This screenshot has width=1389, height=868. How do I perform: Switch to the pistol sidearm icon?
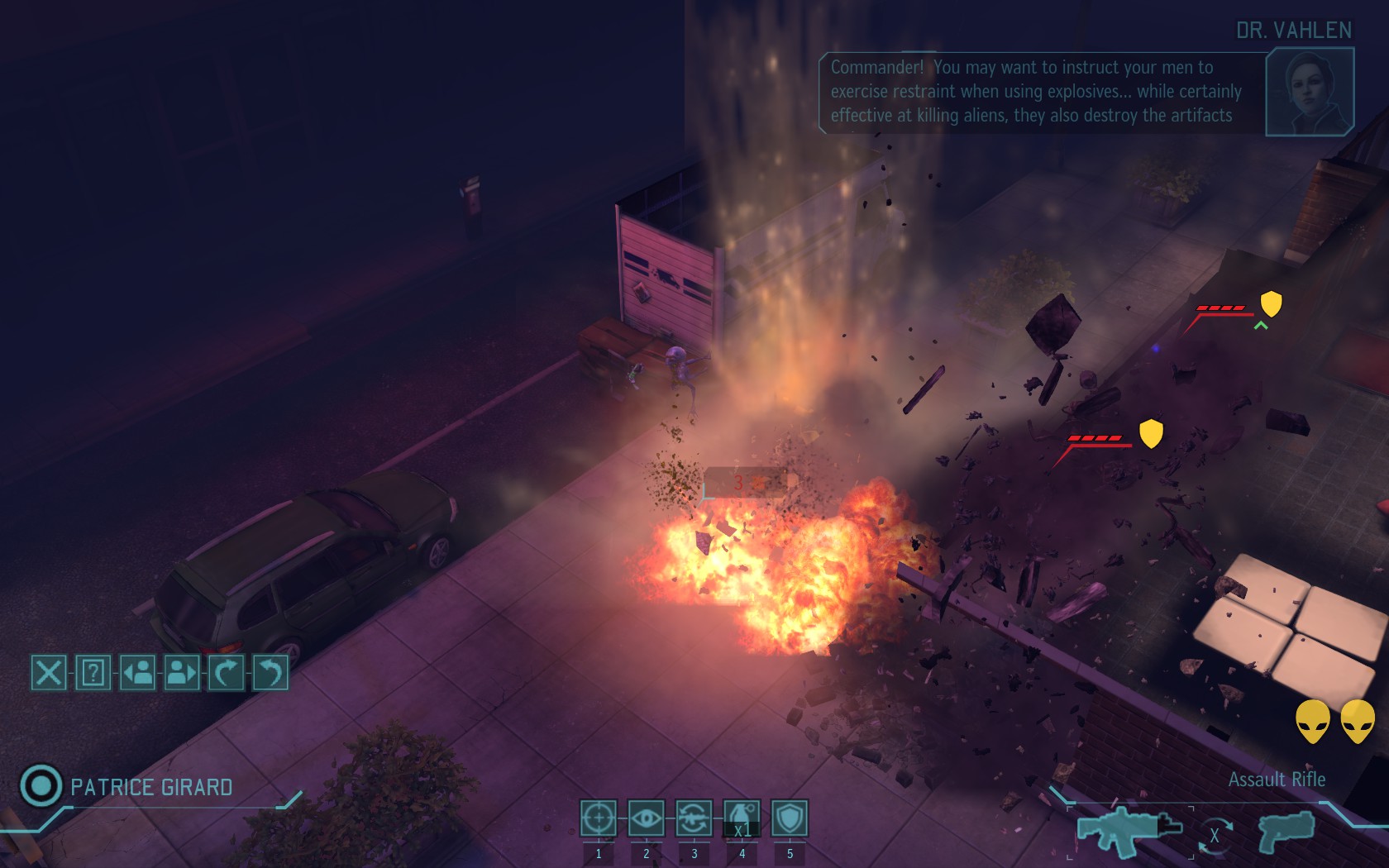(x=1286, y=830)
